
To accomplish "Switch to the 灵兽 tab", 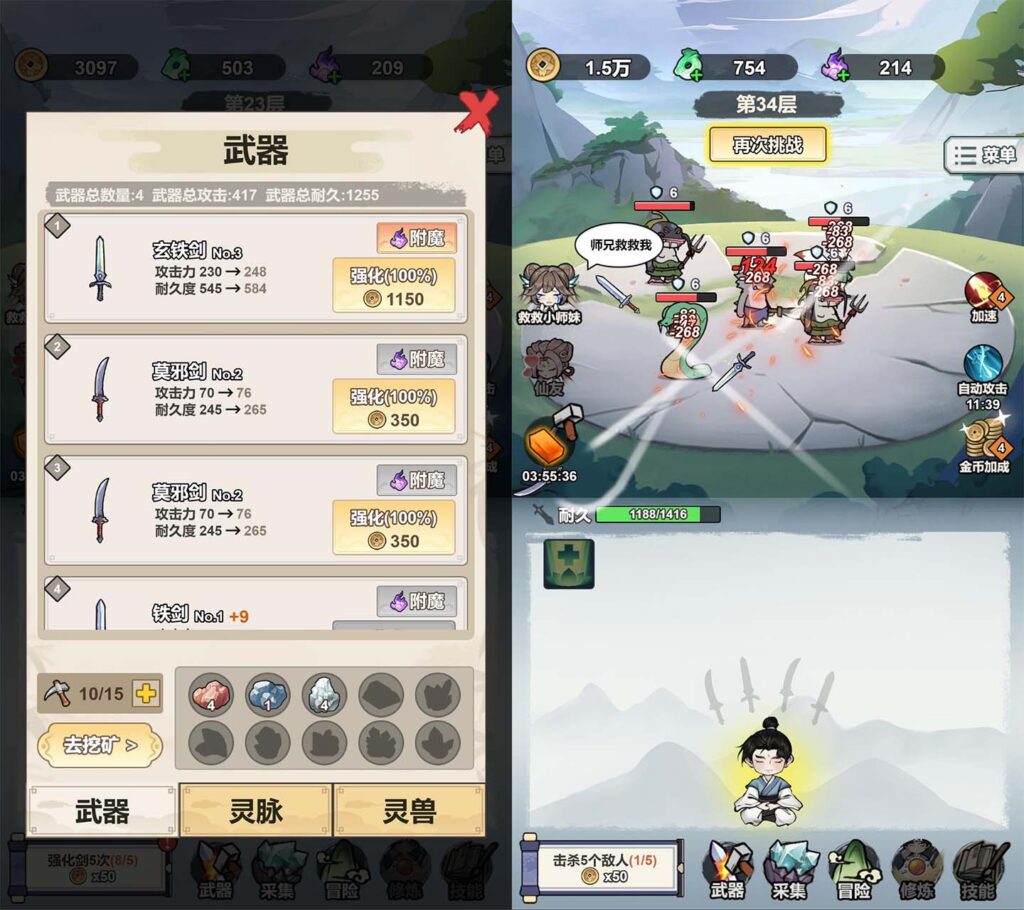I will tap(409, 811).
